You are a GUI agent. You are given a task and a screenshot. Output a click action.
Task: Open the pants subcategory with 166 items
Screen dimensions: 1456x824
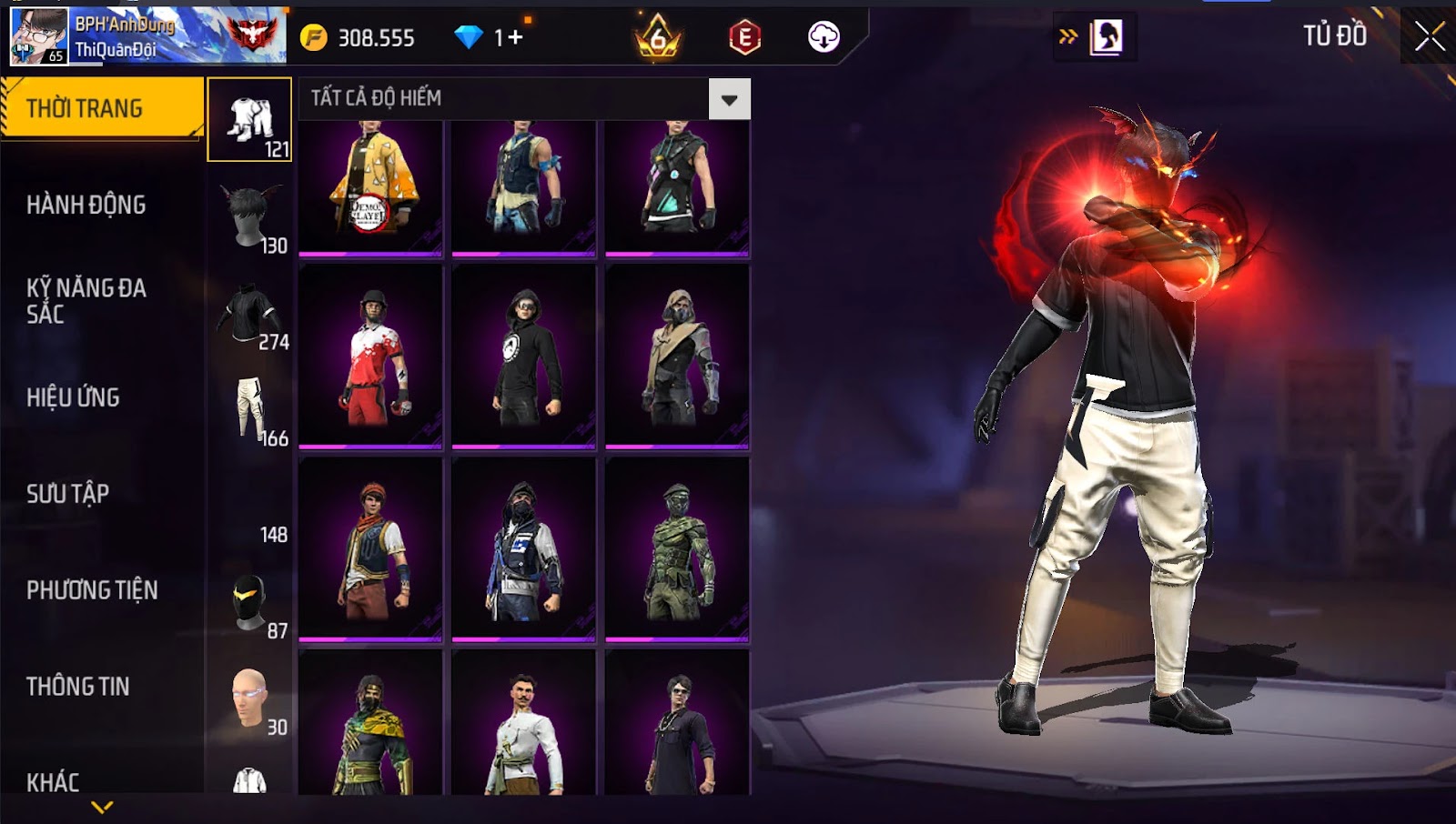click(x=250, y=410)
